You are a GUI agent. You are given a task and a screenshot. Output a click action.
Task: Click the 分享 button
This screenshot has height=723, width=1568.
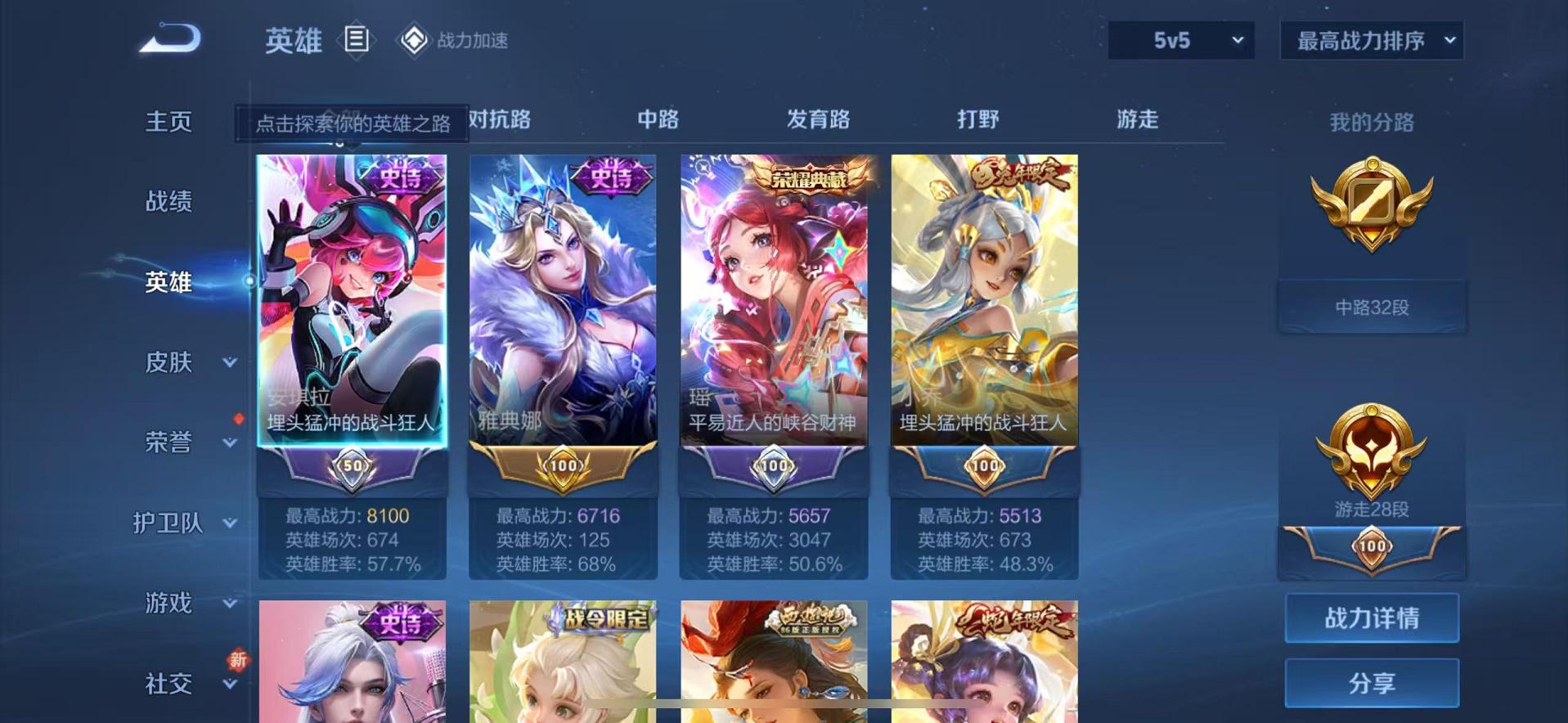point(1373,681)
